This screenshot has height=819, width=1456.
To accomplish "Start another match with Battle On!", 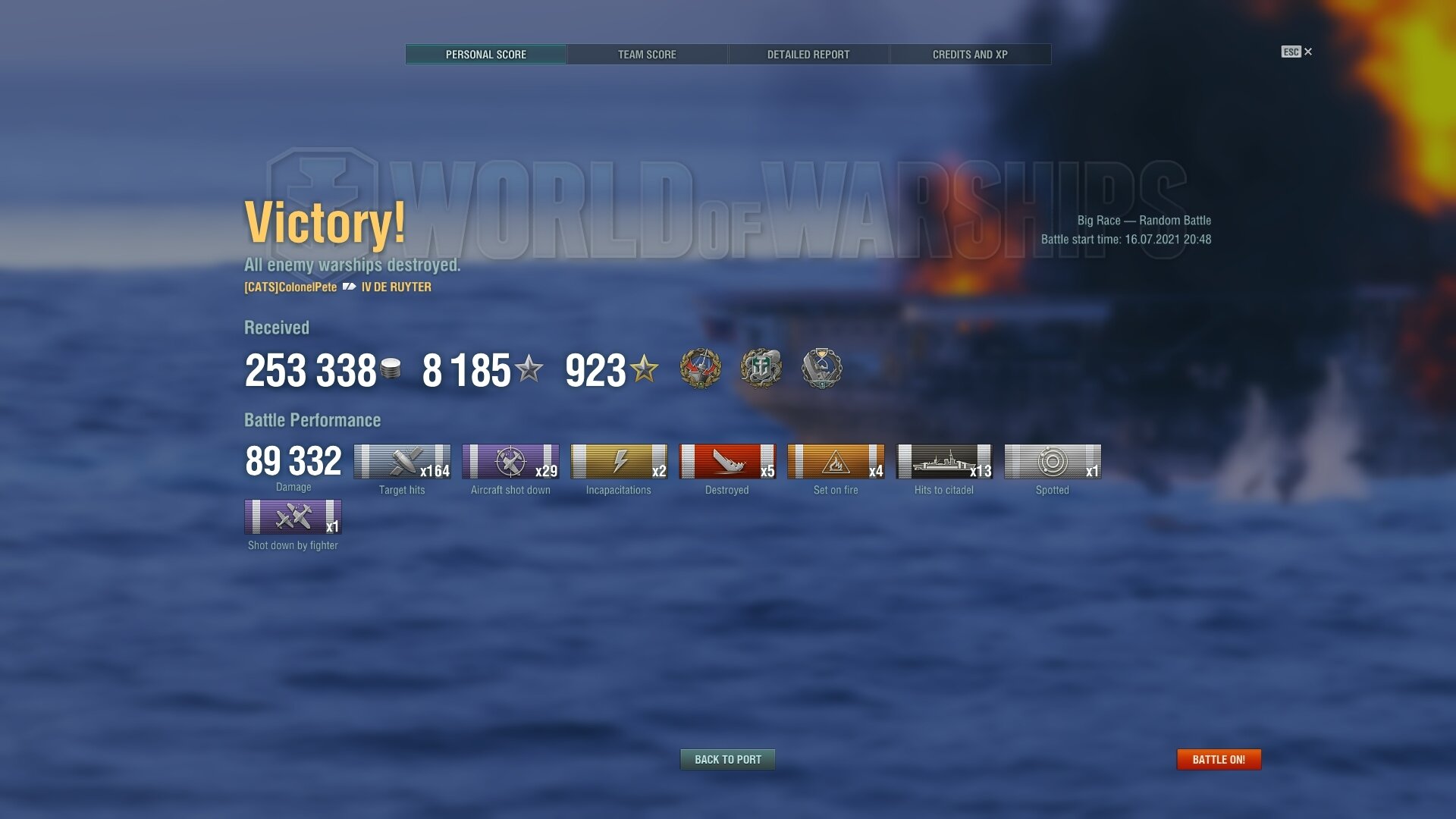I will coord(1219,759).
